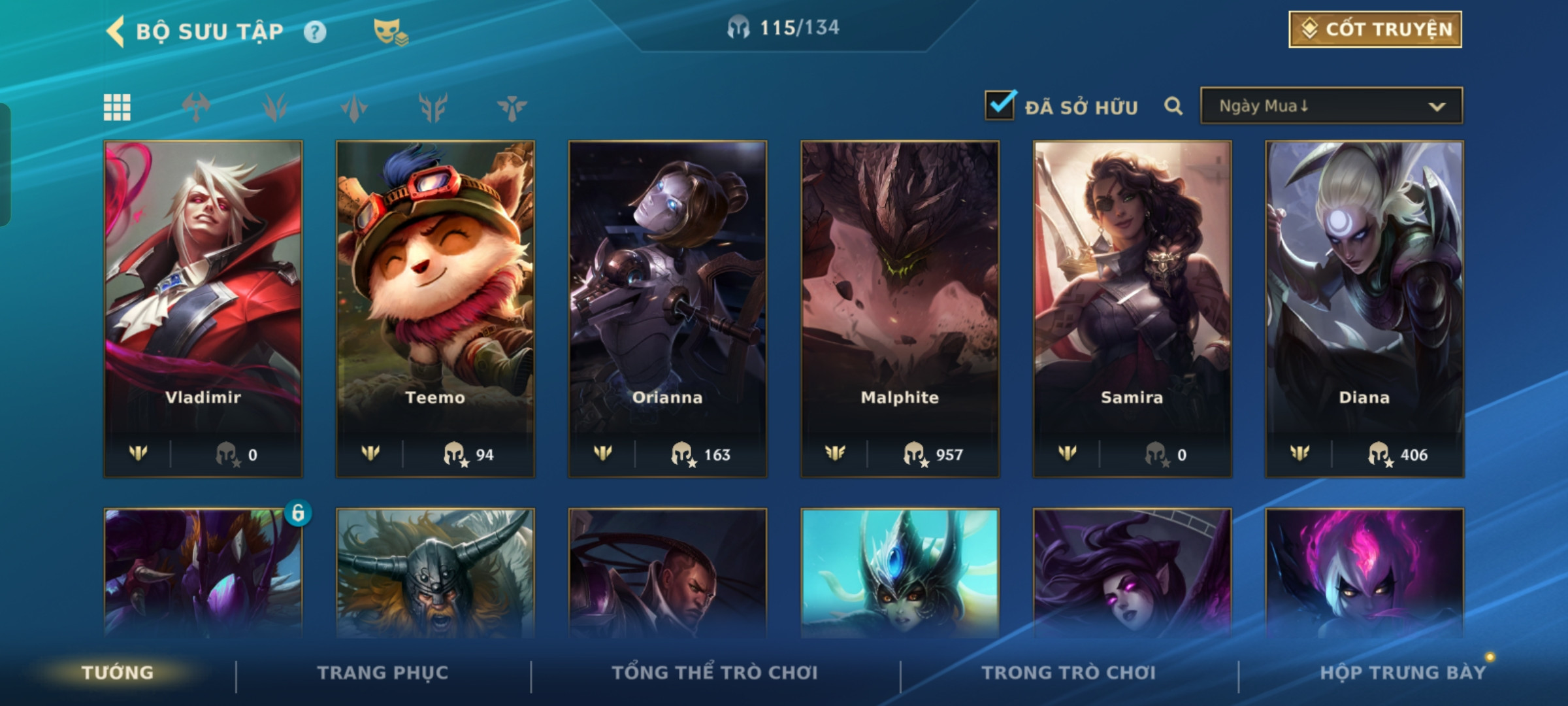Select the all-champions grid filter
Image resolution: width=1568 pixels, height=706 pixels.
tap(117, 107)
